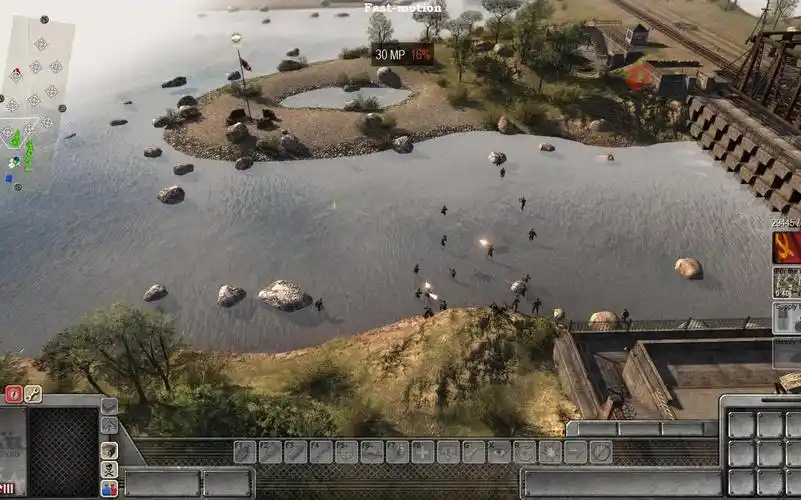This screenshot has height=500, width=801.
Task: Click the rotate arrows command button
Action: click(x=524, y=452)
